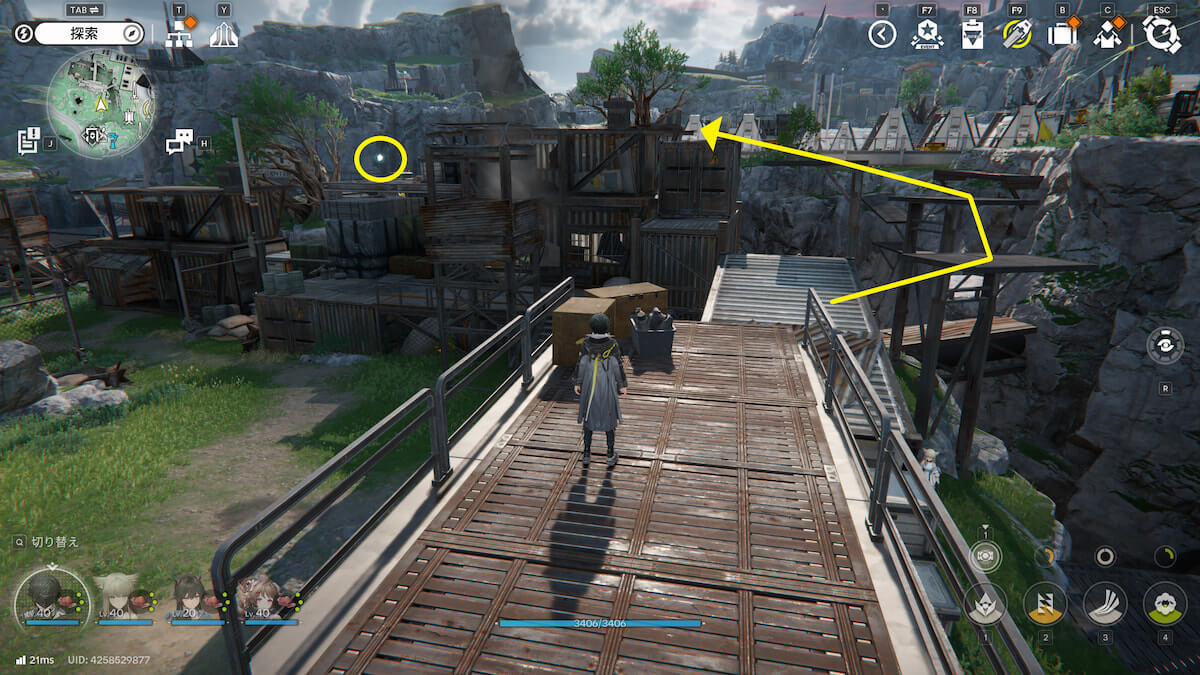Open the Event star badge icon
This screenshot has height=675, width=1200.
(927, 35)
